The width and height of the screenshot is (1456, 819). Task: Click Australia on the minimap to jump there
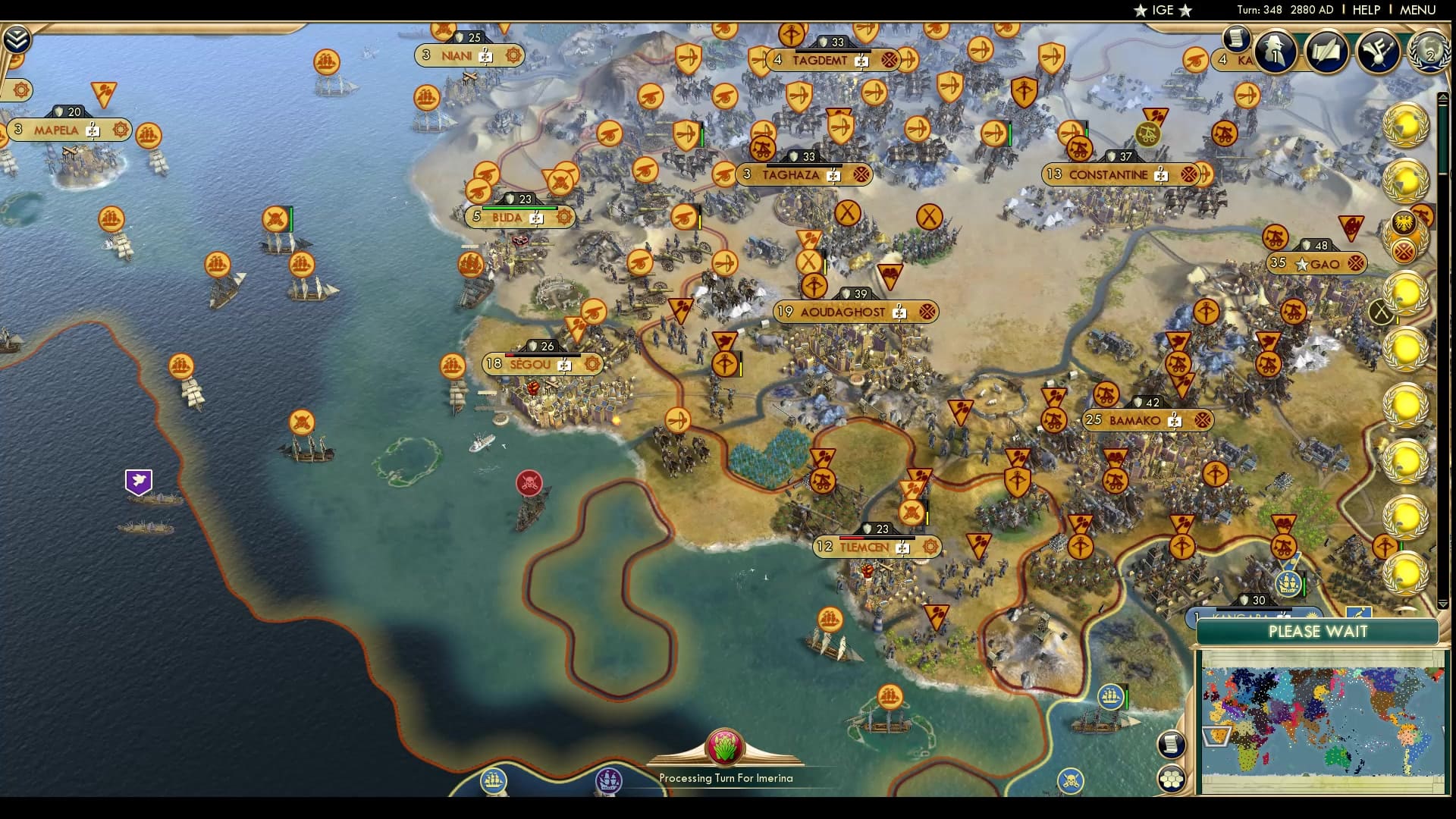pyautogui.click(x=1337, y=758)
